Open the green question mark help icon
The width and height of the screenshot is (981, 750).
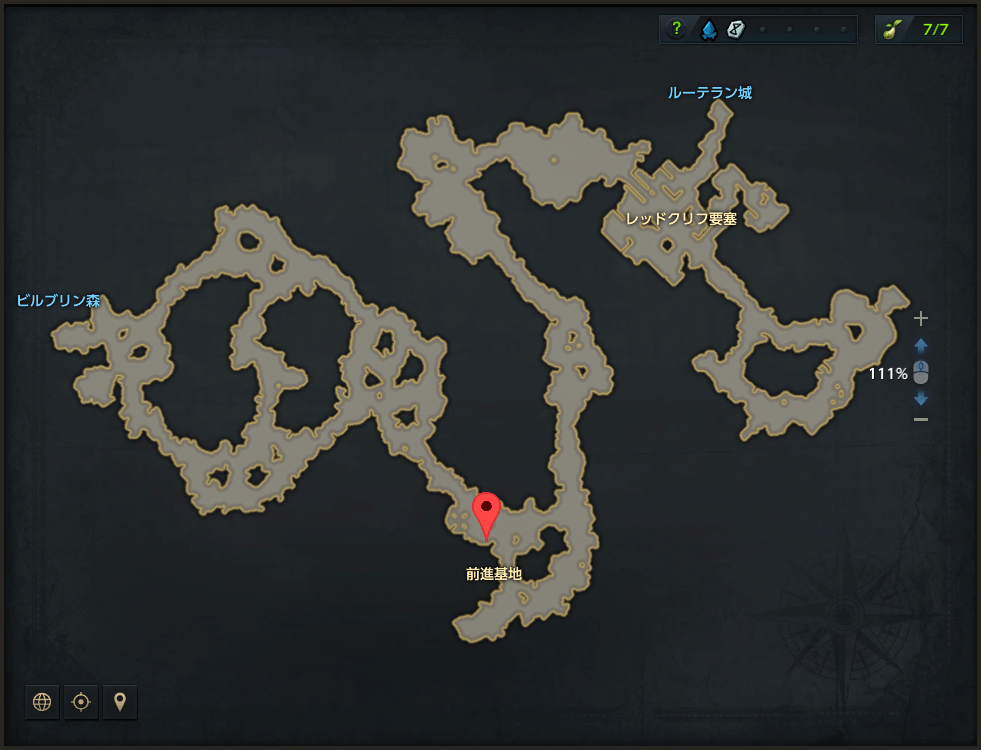[677, 29]
